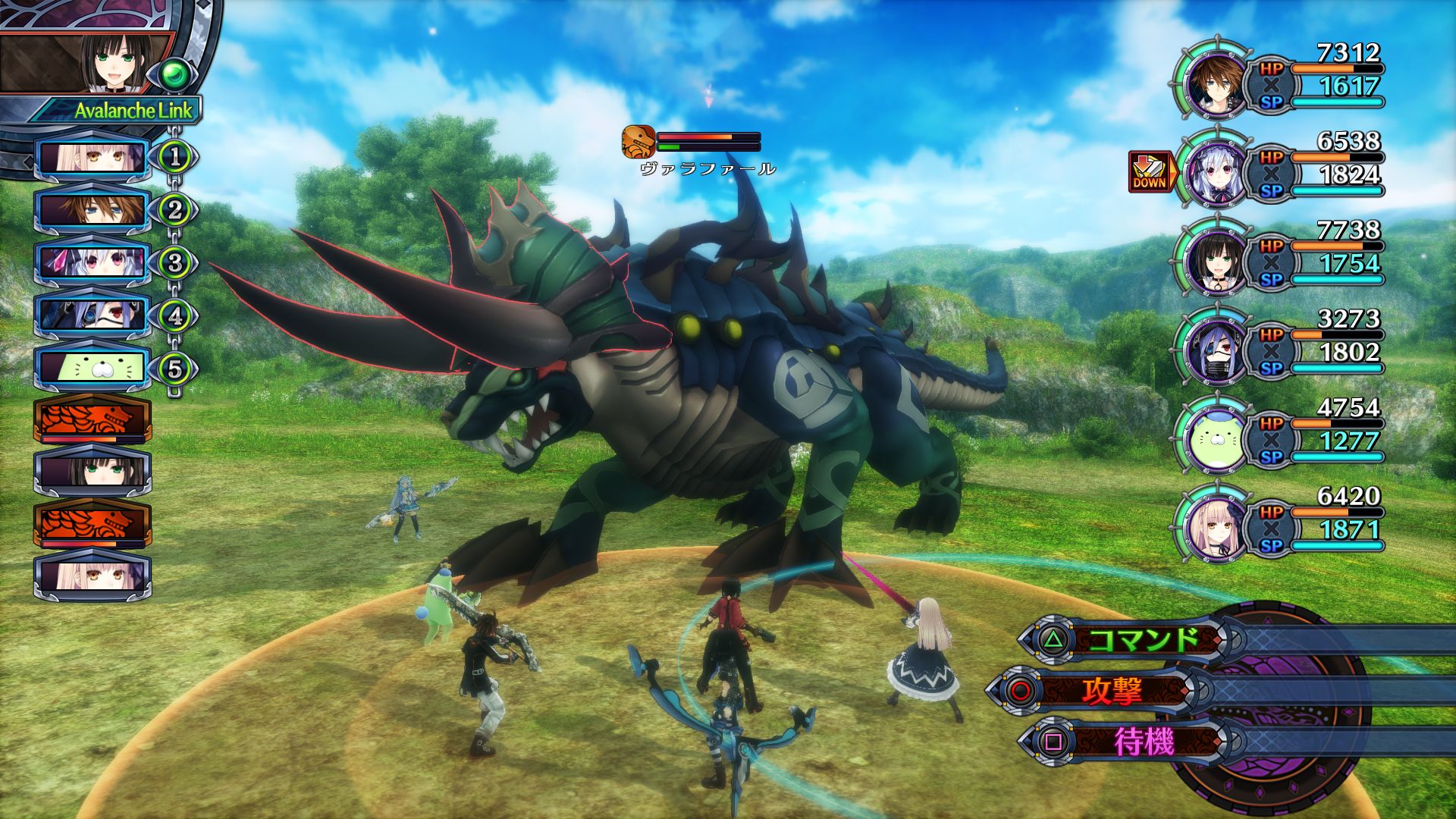Pick turn order slot number 3 portrait
Screen dimensions: 1456x819
[x=92, y=263]
